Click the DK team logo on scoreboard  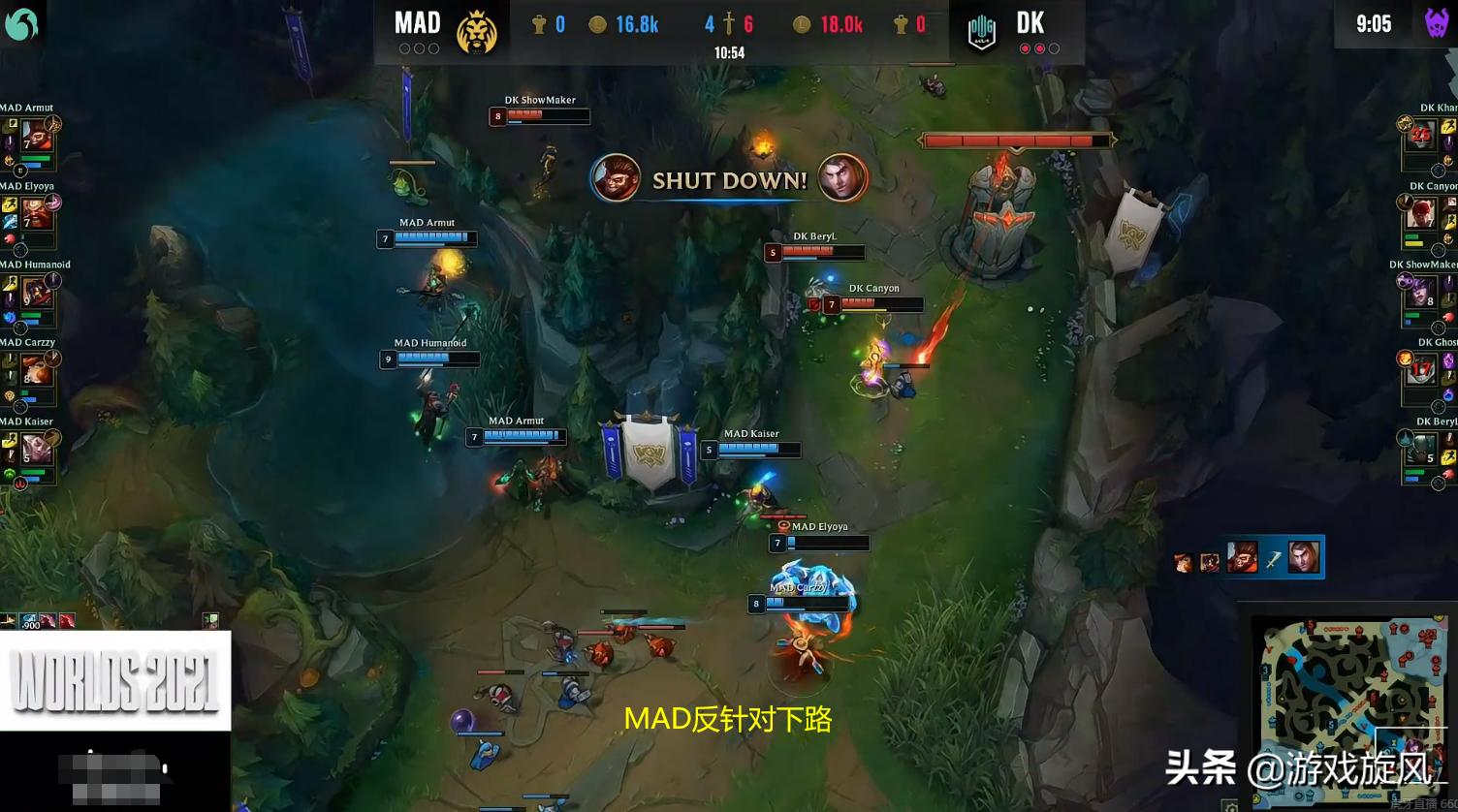pyautogui.click(x=981, y=33)
